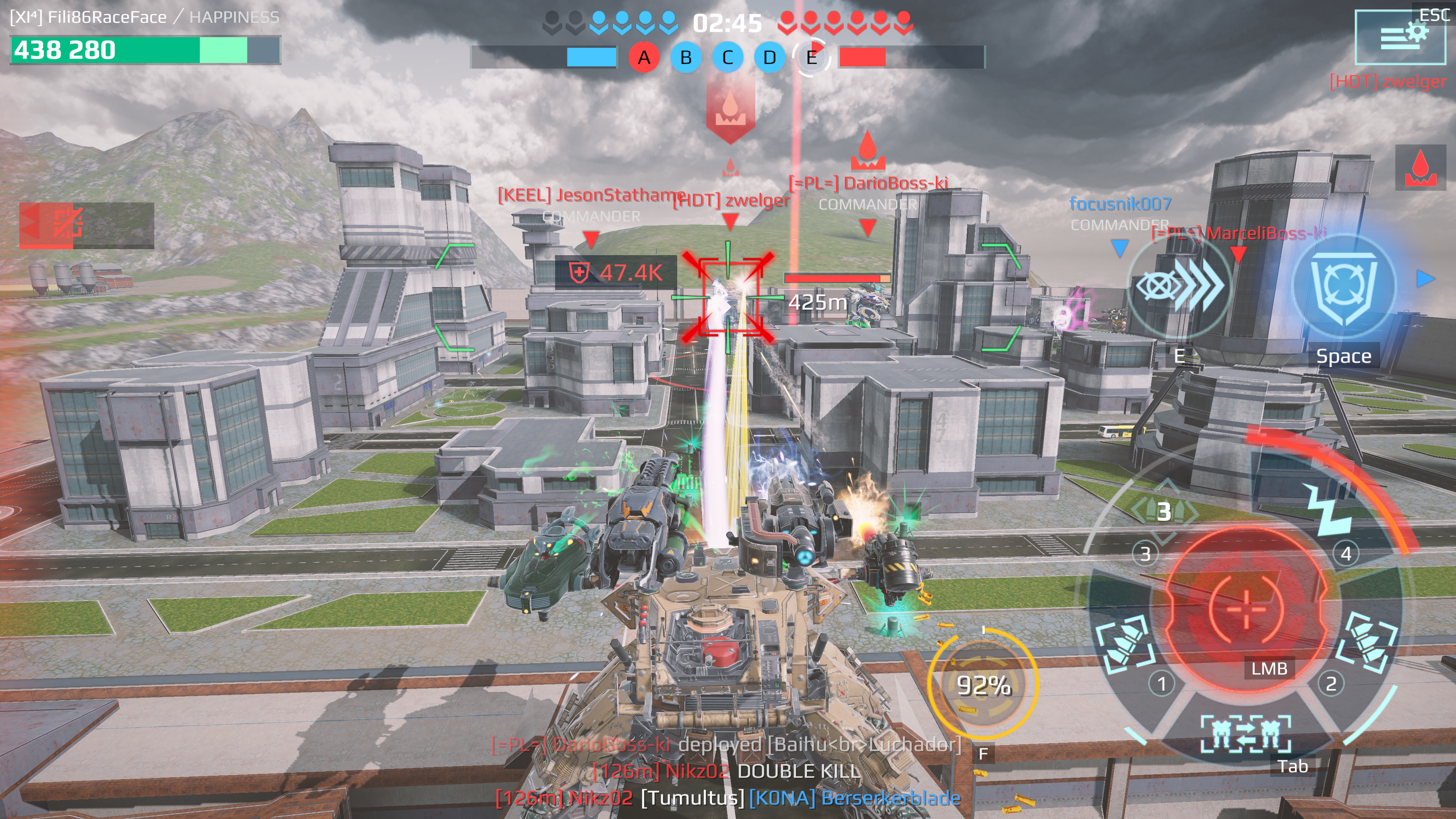Select beacon A indicator
Viewport: 1456px width, 819px height.
point(644,57)
